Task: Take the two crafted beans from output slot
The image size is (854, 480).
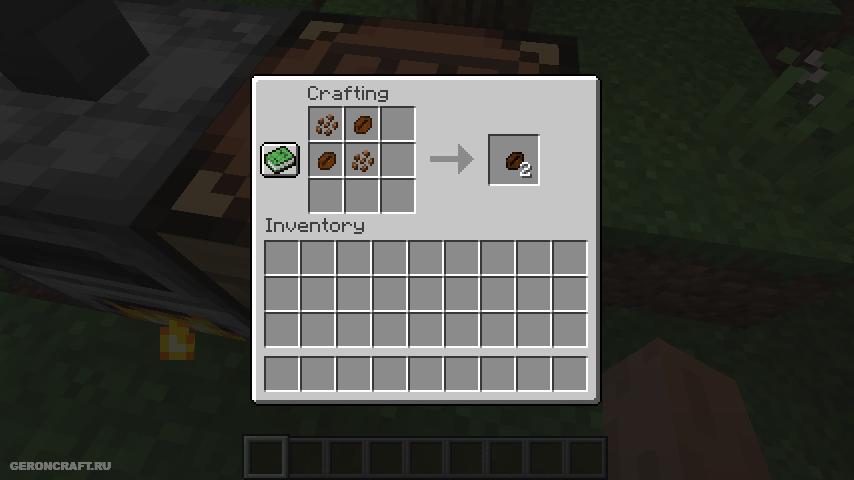Action: point(514,160)
